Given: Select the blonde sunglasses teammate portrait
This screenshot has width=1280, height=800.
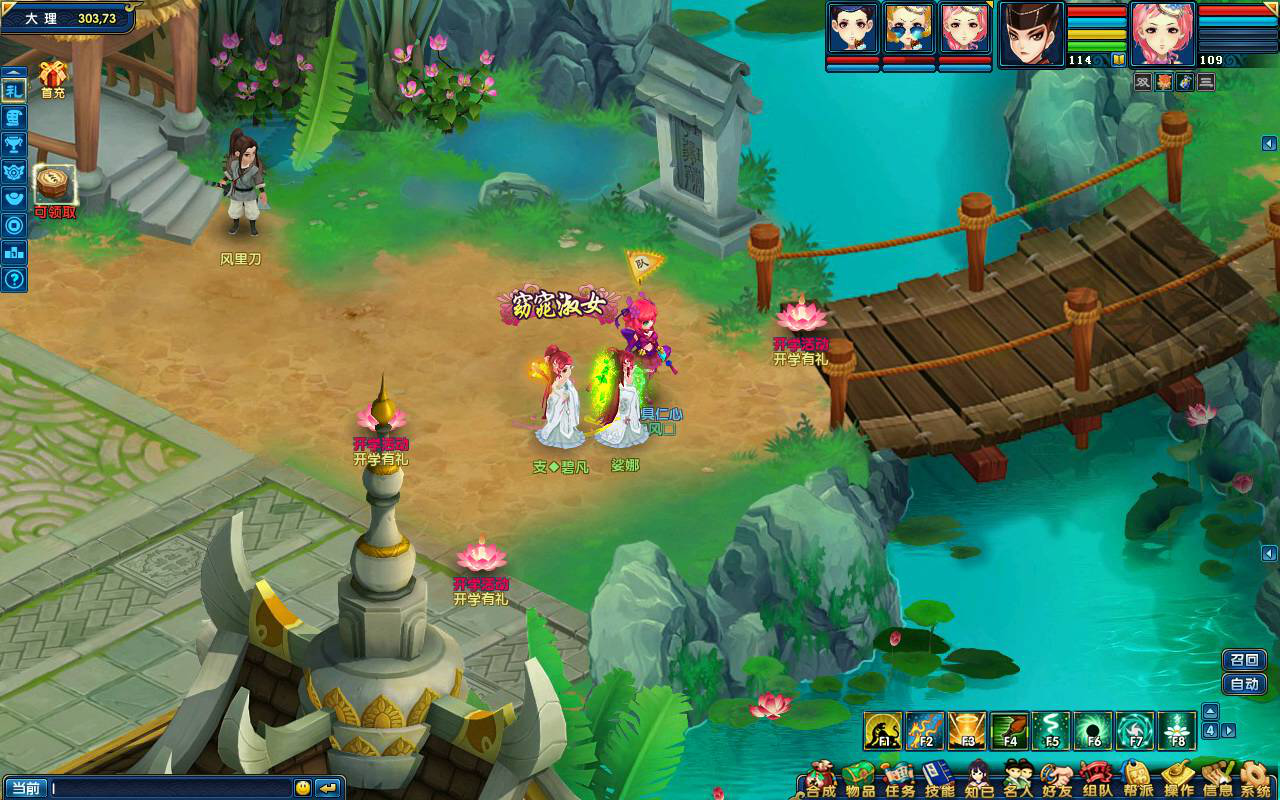Looking at the screenshot, I should 909,29.
